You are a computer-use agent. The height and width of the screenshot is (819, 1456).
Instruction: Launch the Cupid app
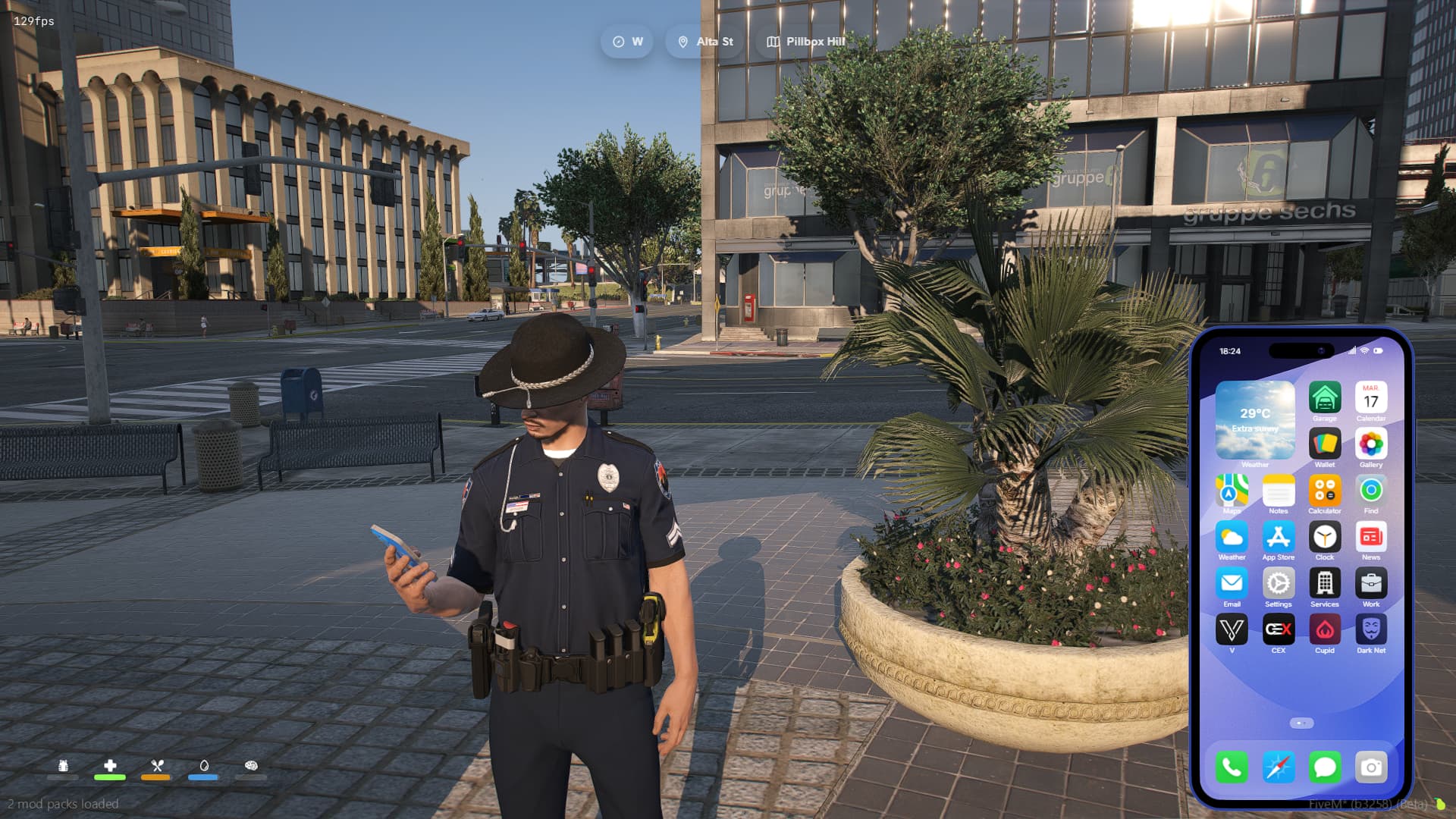coord(1324,630)
